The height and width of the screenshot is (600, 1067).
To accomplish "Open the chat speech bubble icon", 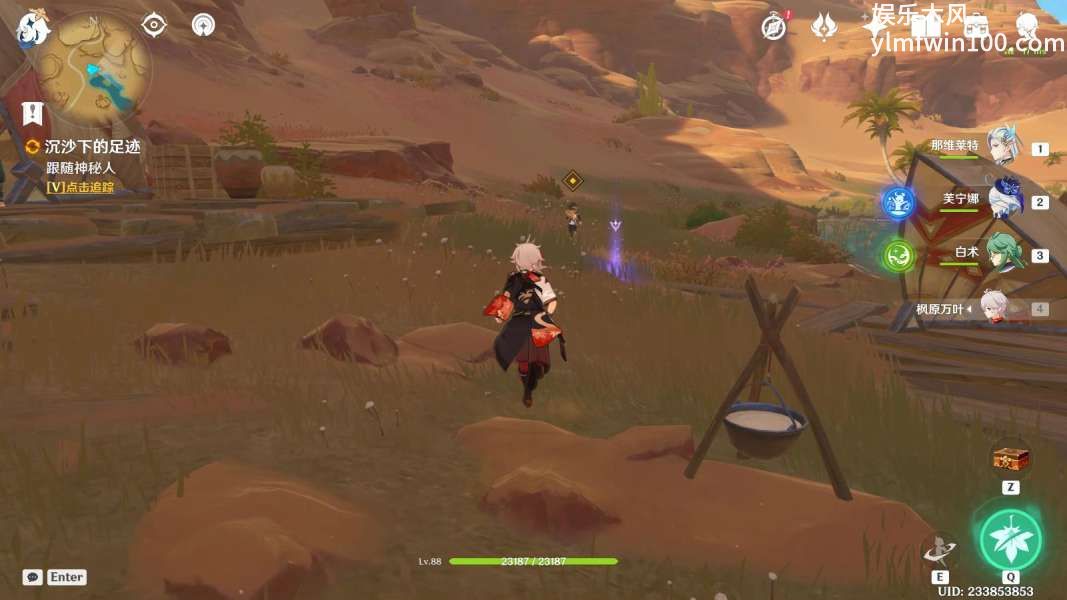I will click(33, 577).
